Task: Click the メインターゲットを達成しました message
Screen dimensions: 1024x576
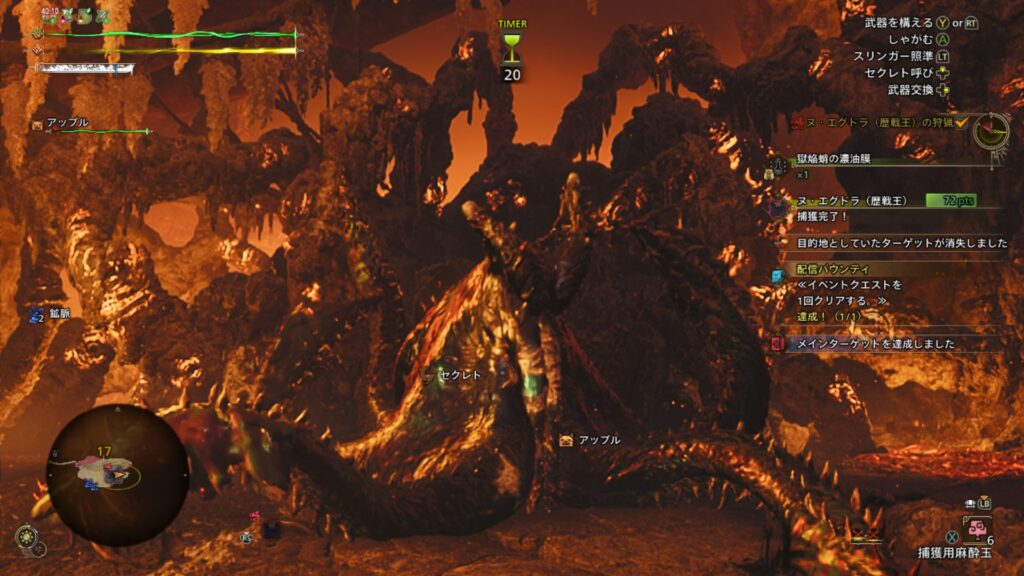Action: click(x=876, y=343)
